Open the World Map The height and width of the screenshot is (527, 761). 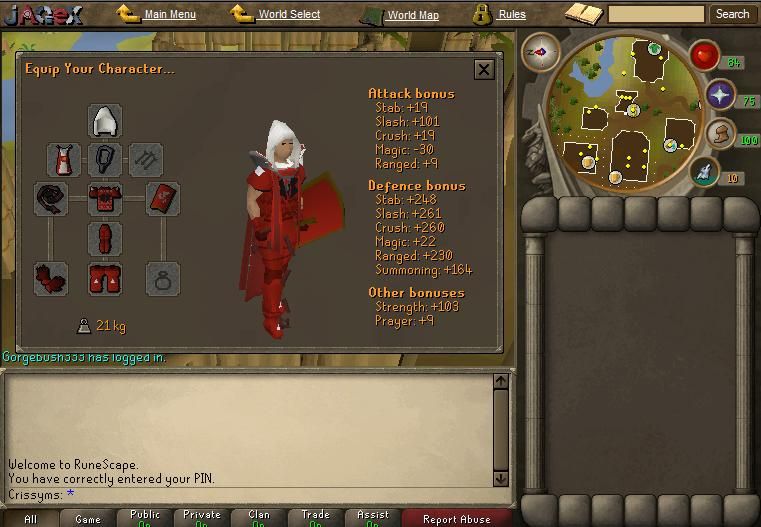point(411,15)
